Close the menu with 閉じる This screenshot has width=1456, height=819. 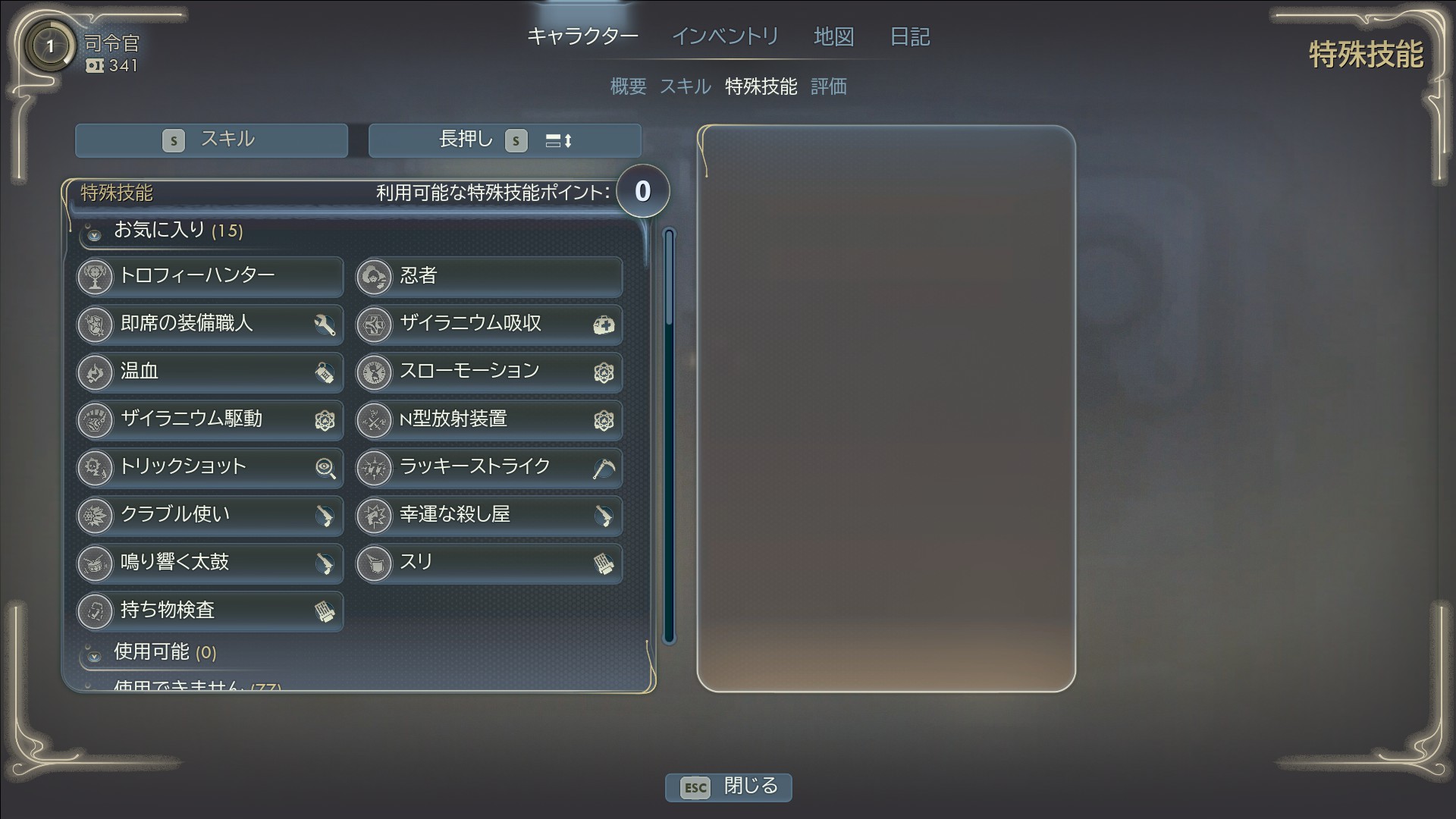click(728, 786)
